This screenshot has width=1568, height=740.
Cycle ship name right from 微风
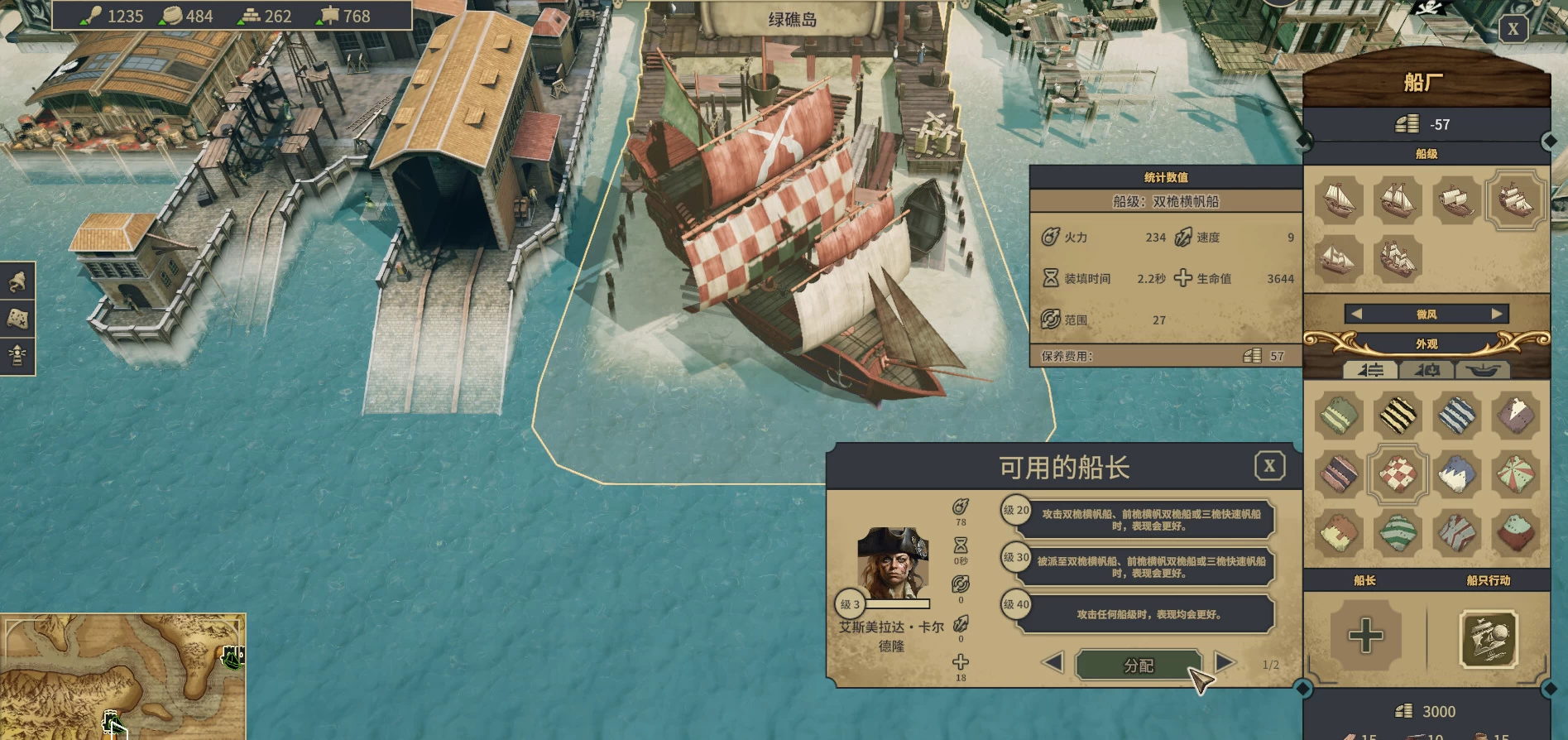pos(1497,315)
